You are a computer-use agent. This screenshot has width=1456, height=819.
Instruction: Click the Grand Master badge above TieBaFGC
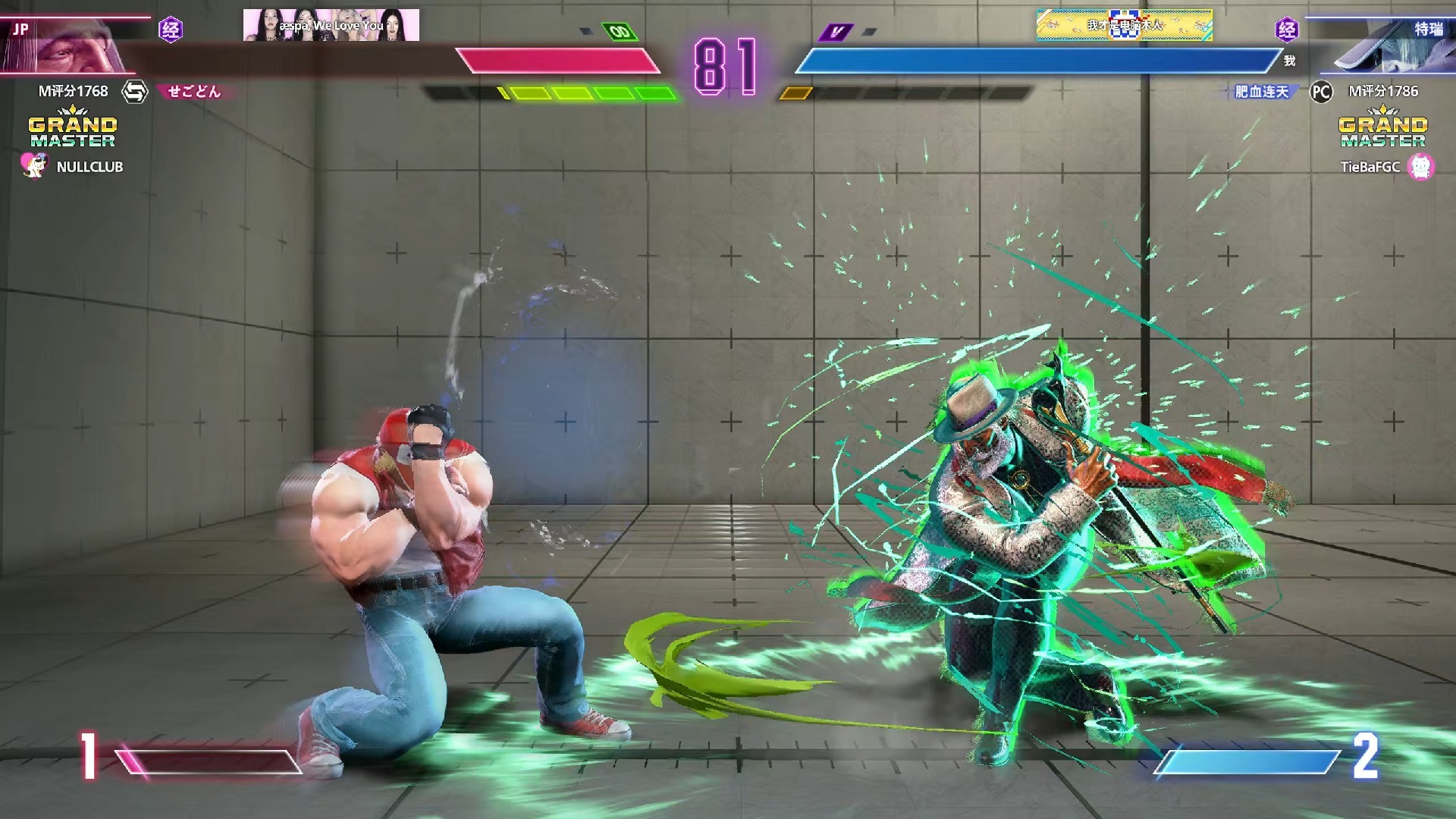pyautogui.click(x=1382, y=129)
